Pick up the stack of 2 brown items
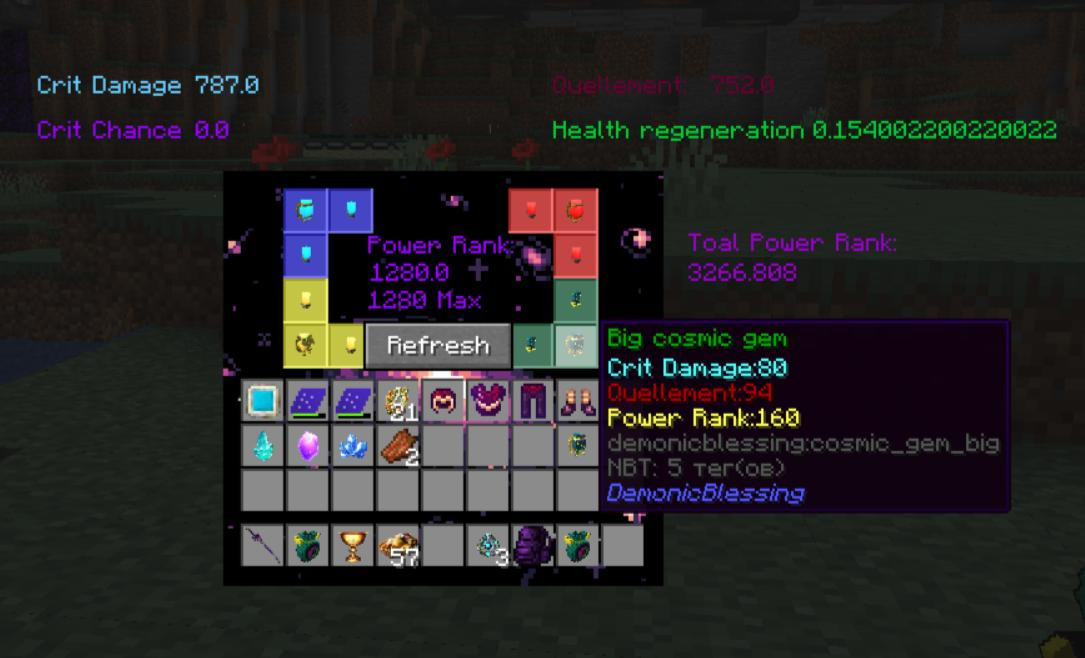This screenshot has height=658, width=1085. click(397, 446)
